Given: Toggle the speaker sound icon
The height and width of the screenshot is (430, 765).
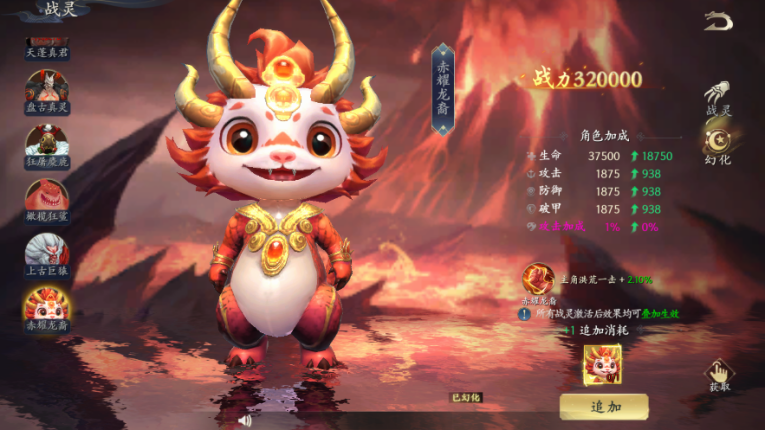Looking at the screenshot, I should 243,420.
